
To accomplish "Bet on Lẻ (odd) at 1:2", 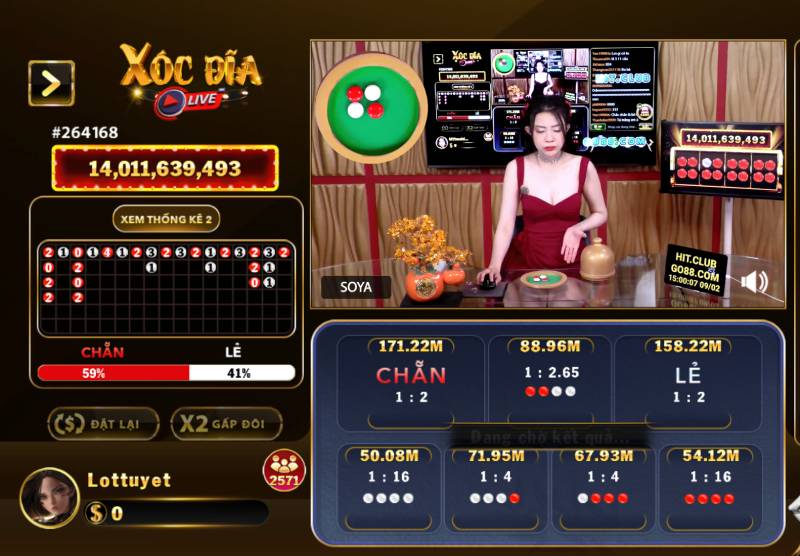I will click(687, 380).
